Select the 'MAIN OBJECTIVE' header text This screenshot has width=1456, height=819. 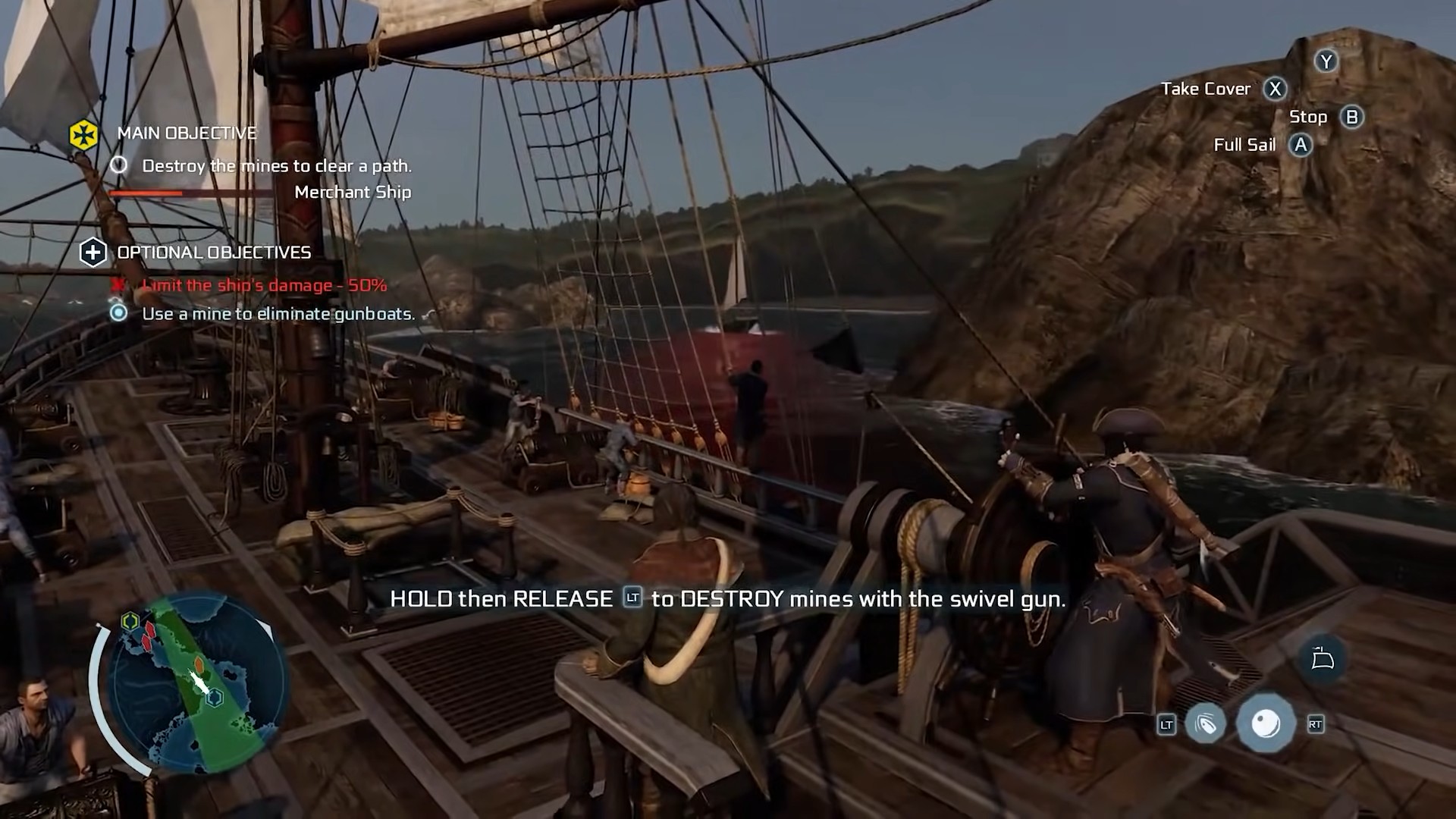pos(187,133)
